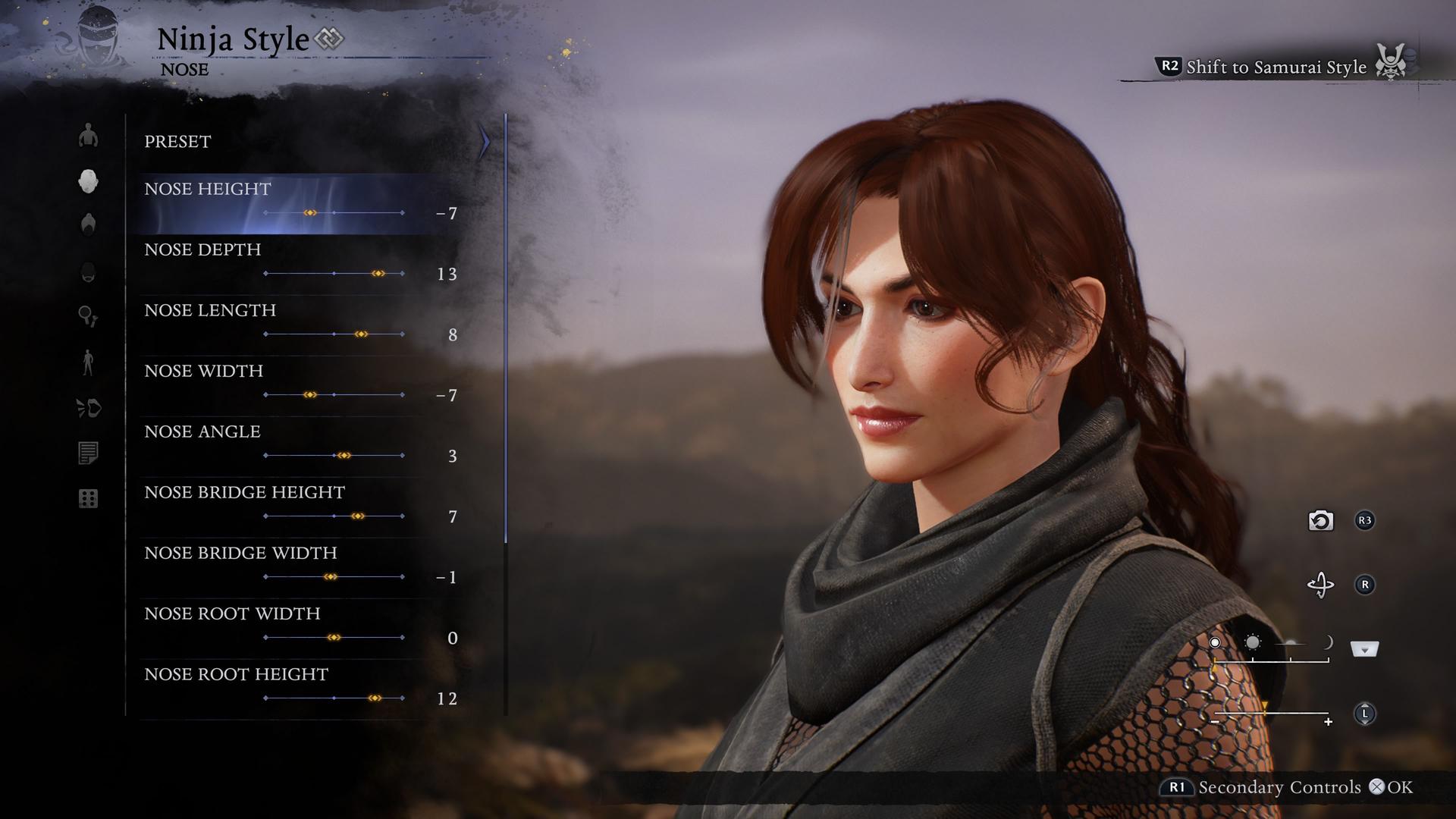Set the NOSE WIDTH slider
Screen dimensions: 1456x819
point(310,395)
